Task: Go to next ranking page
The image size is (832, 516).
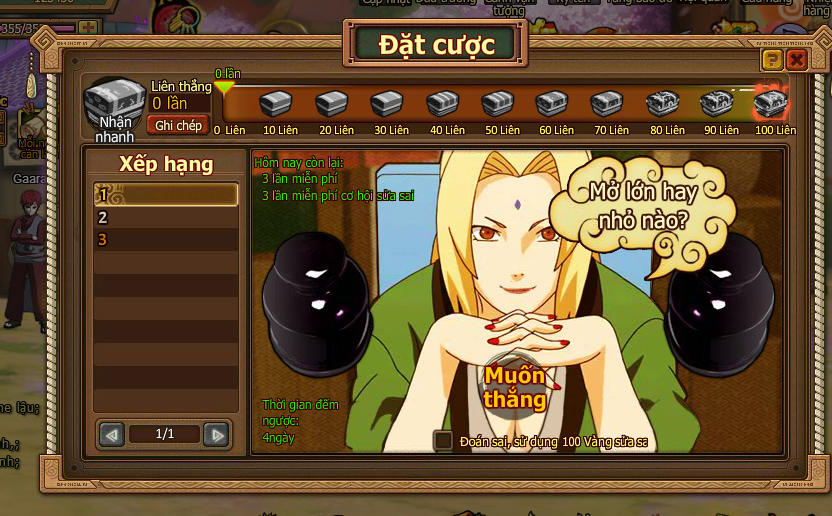Action: tap(216, 434)
